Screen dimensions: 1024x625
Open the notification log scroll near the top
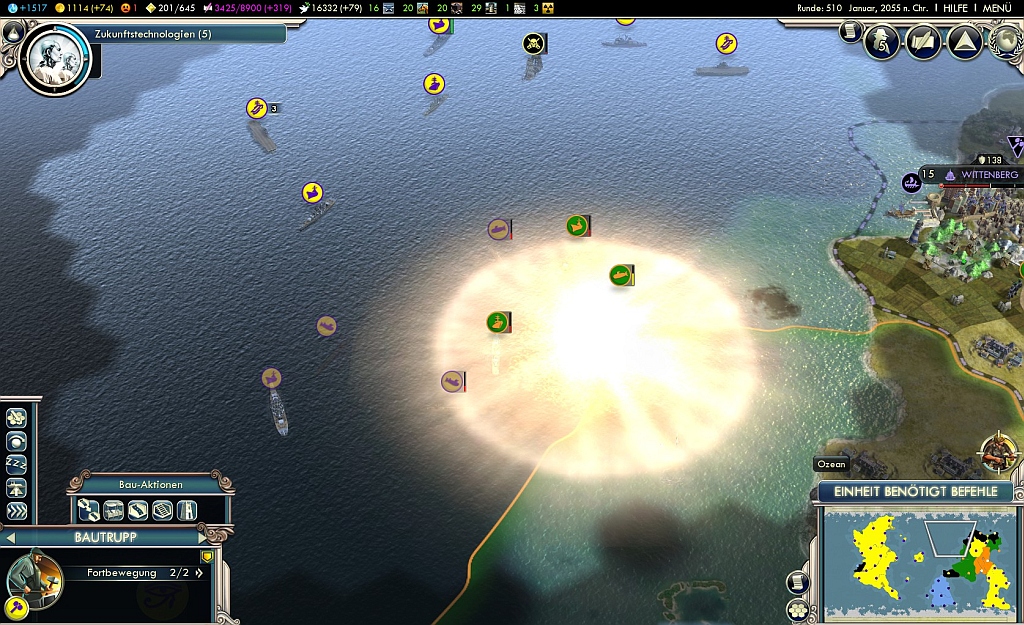coord(851,33)
